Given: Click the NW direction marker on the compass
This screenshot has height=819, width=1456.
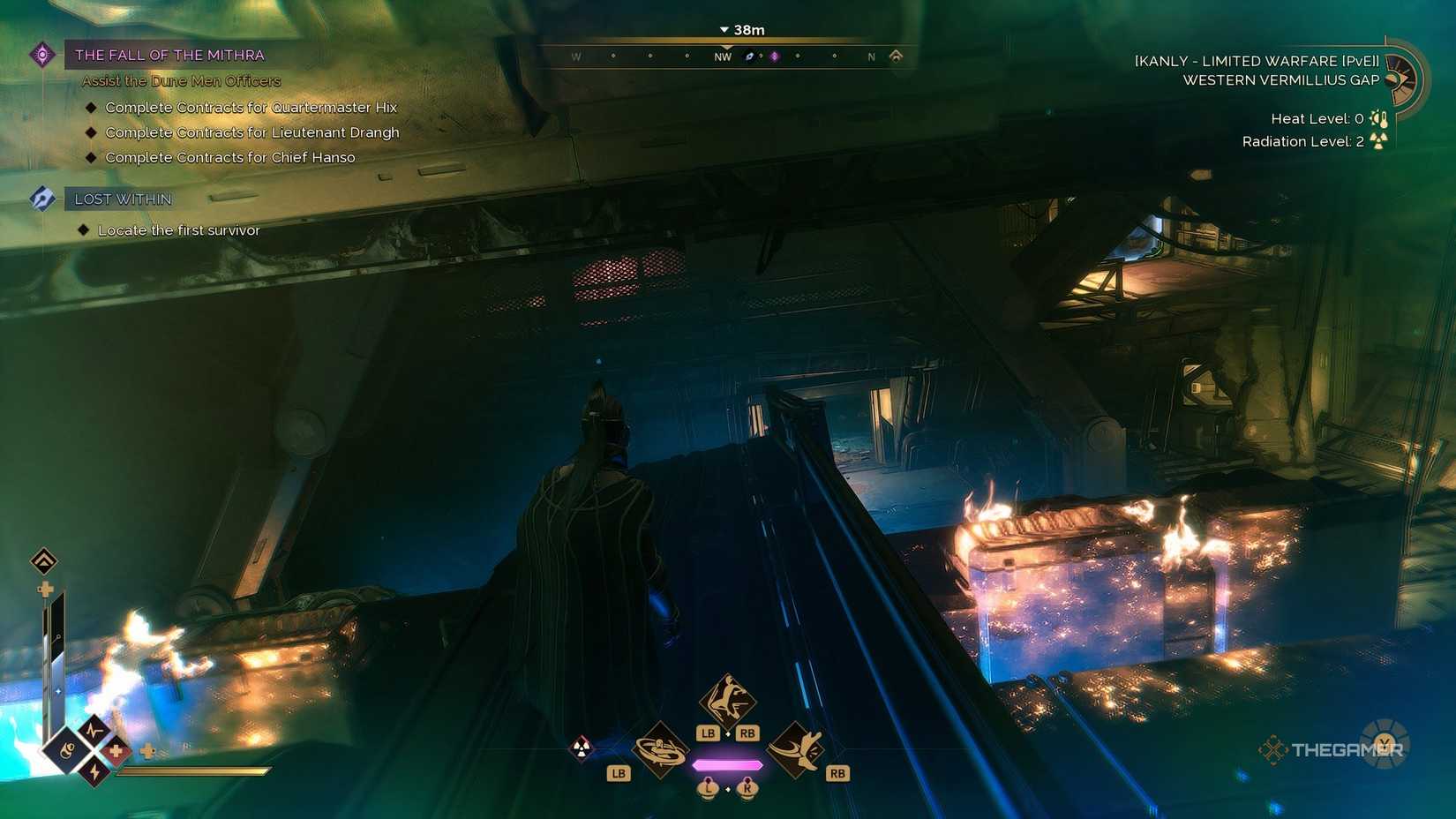Looking at the screenshot, I should pyautogui.click(x=723, y=56).
